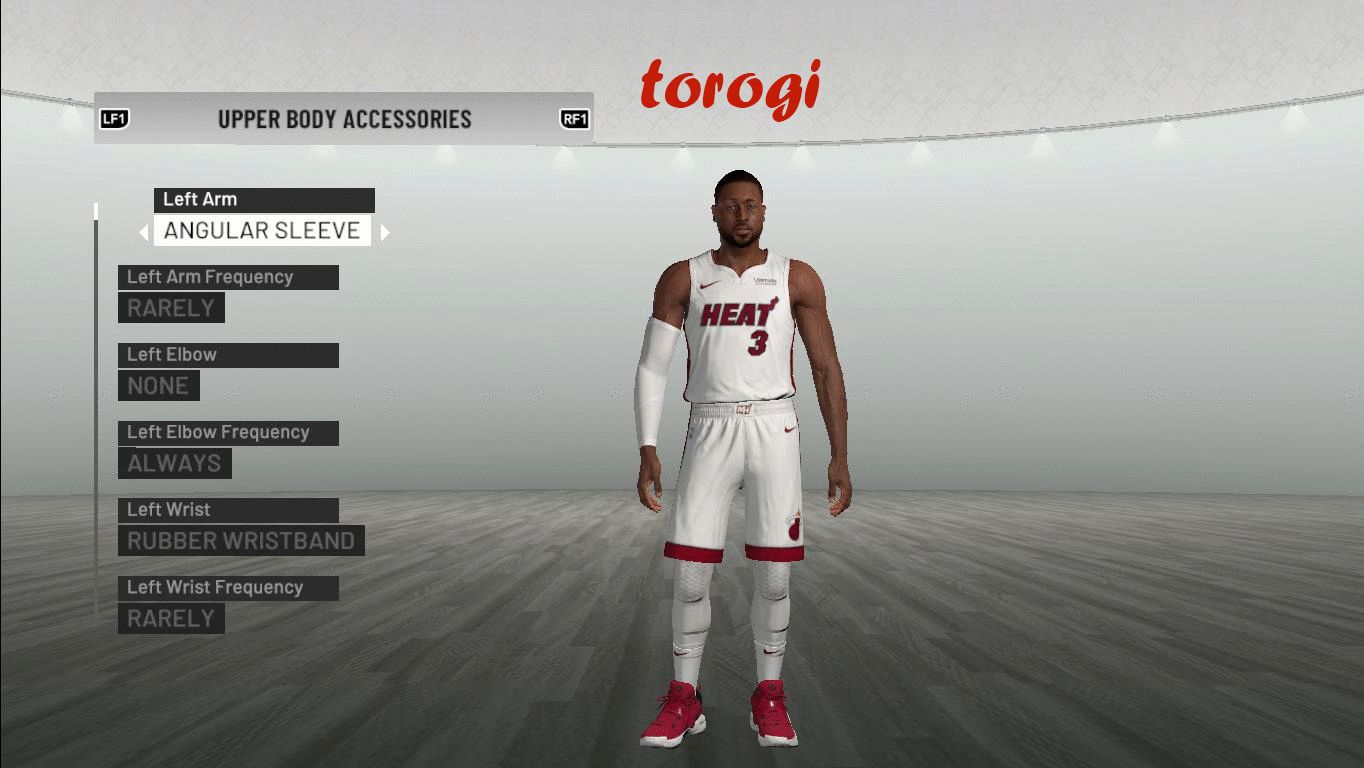Cycle Left Arm accessory to the previous option
This screenshot has height=768, width=1364.
(x=144, y=232)
